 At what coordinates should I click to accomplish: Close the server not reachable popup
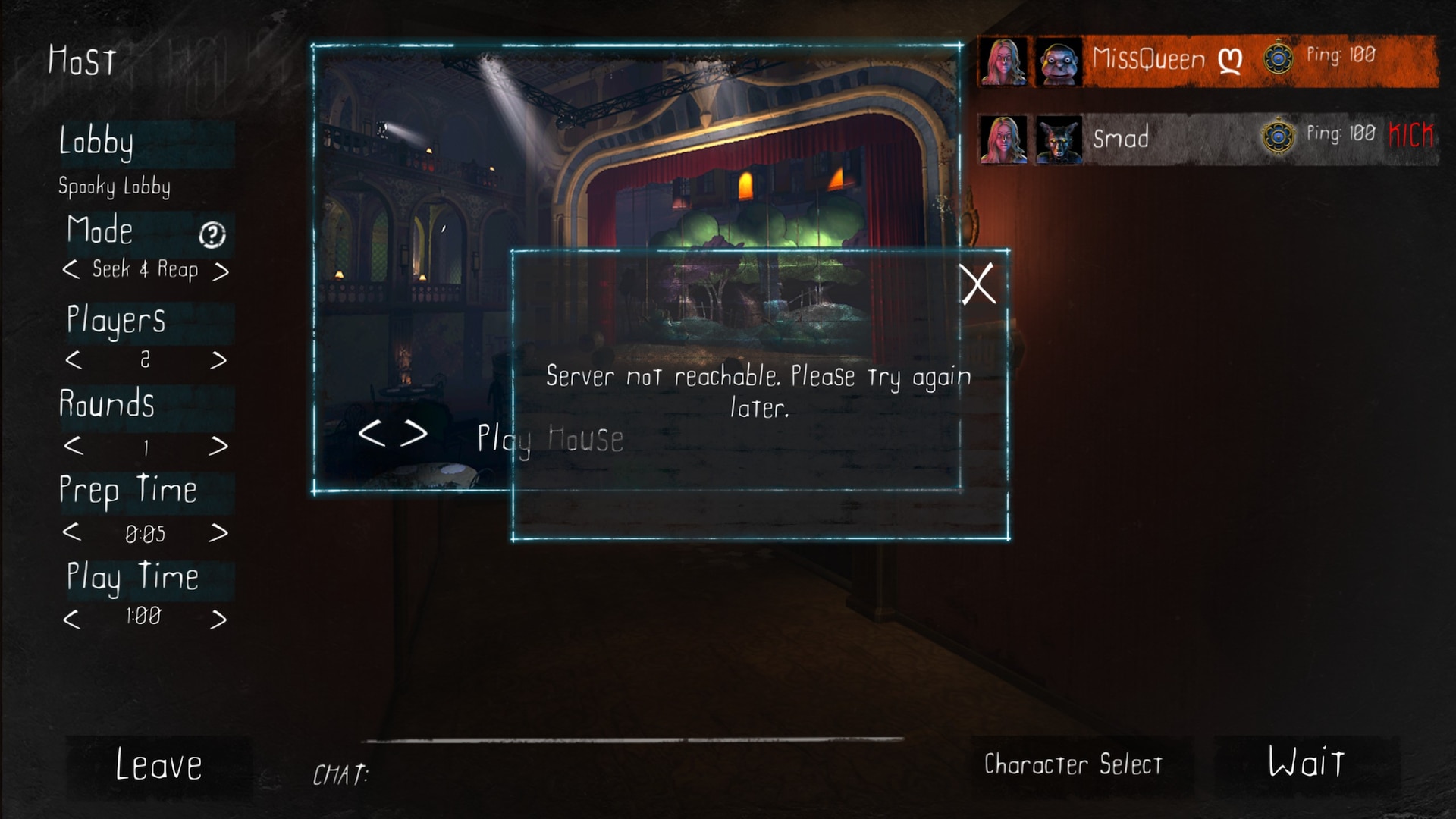click(x=977, y=284)
